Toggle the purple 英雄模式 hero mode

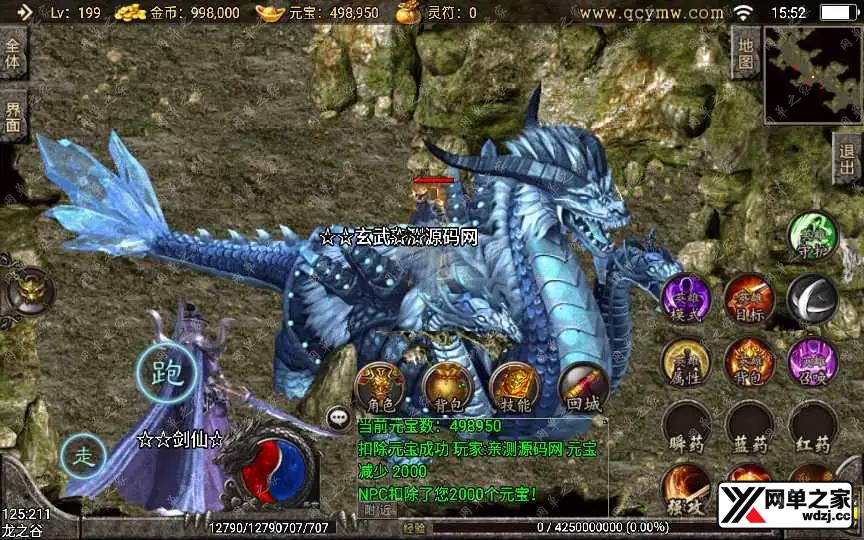coord(686,298)
